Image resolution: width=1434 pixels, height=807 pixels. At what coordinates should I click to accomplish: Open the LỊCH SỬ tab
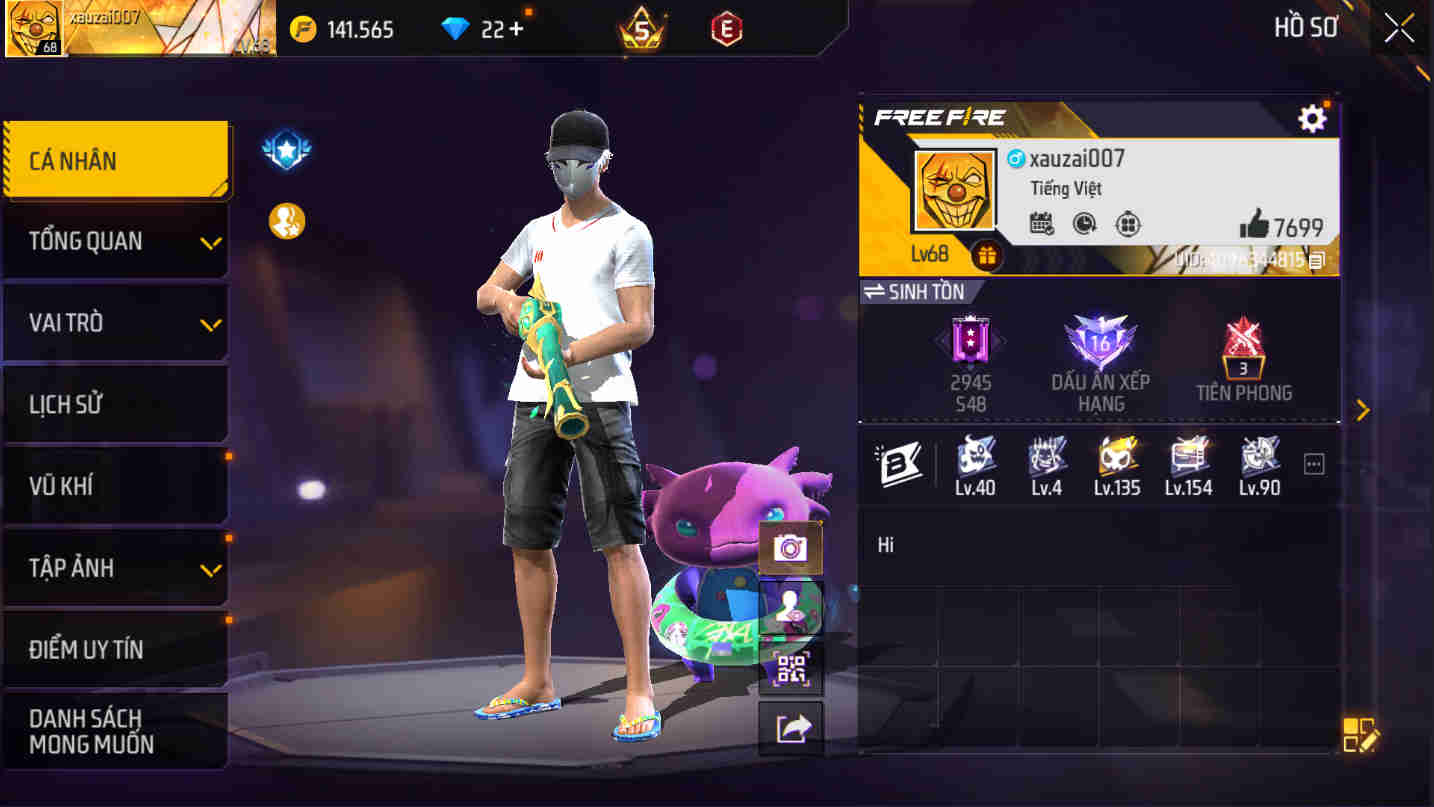pyautogui.click(x=116, y=404)
